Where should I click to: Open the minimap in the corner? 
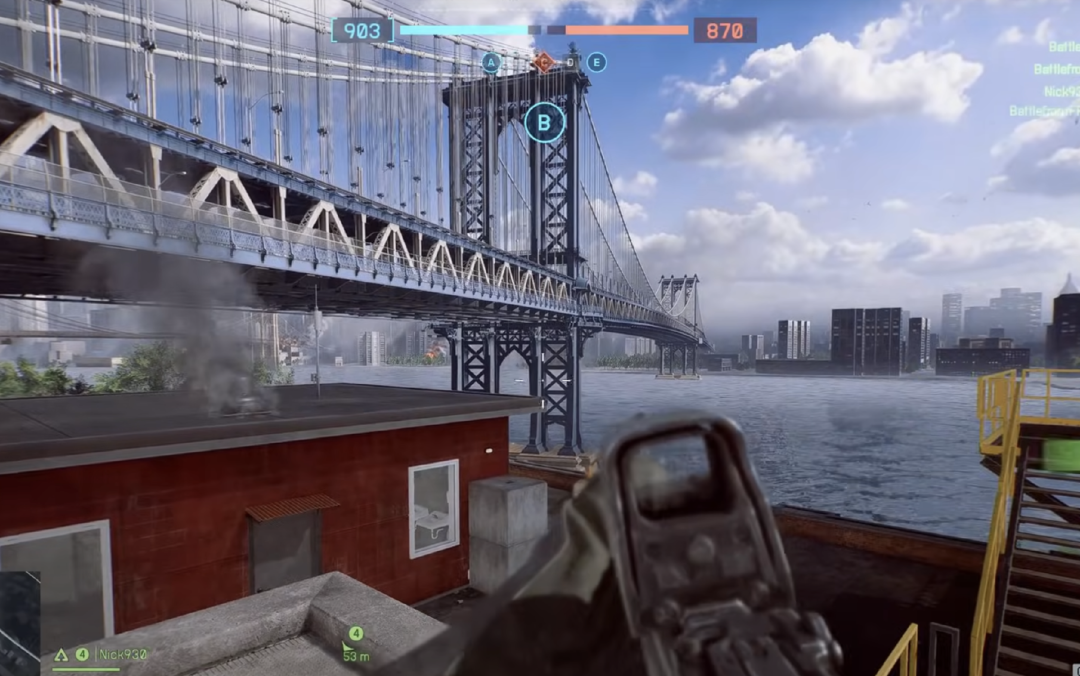coord(20,622)
